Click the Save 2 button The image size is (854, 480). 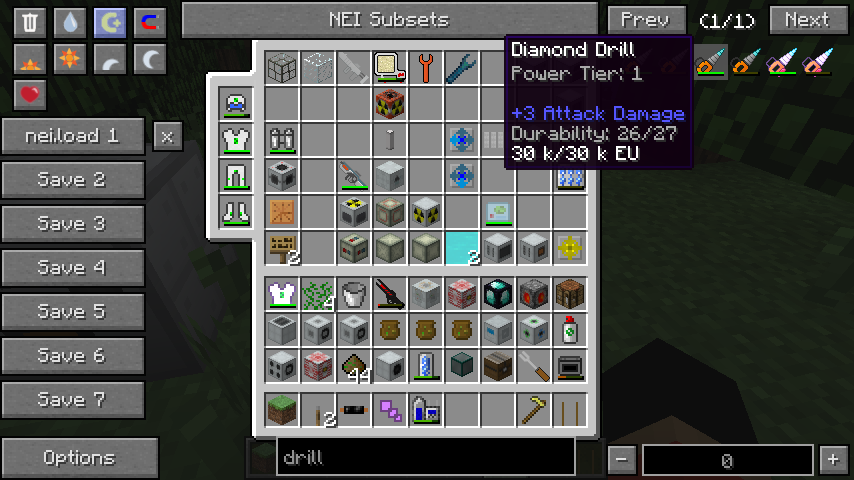[72, 180]
